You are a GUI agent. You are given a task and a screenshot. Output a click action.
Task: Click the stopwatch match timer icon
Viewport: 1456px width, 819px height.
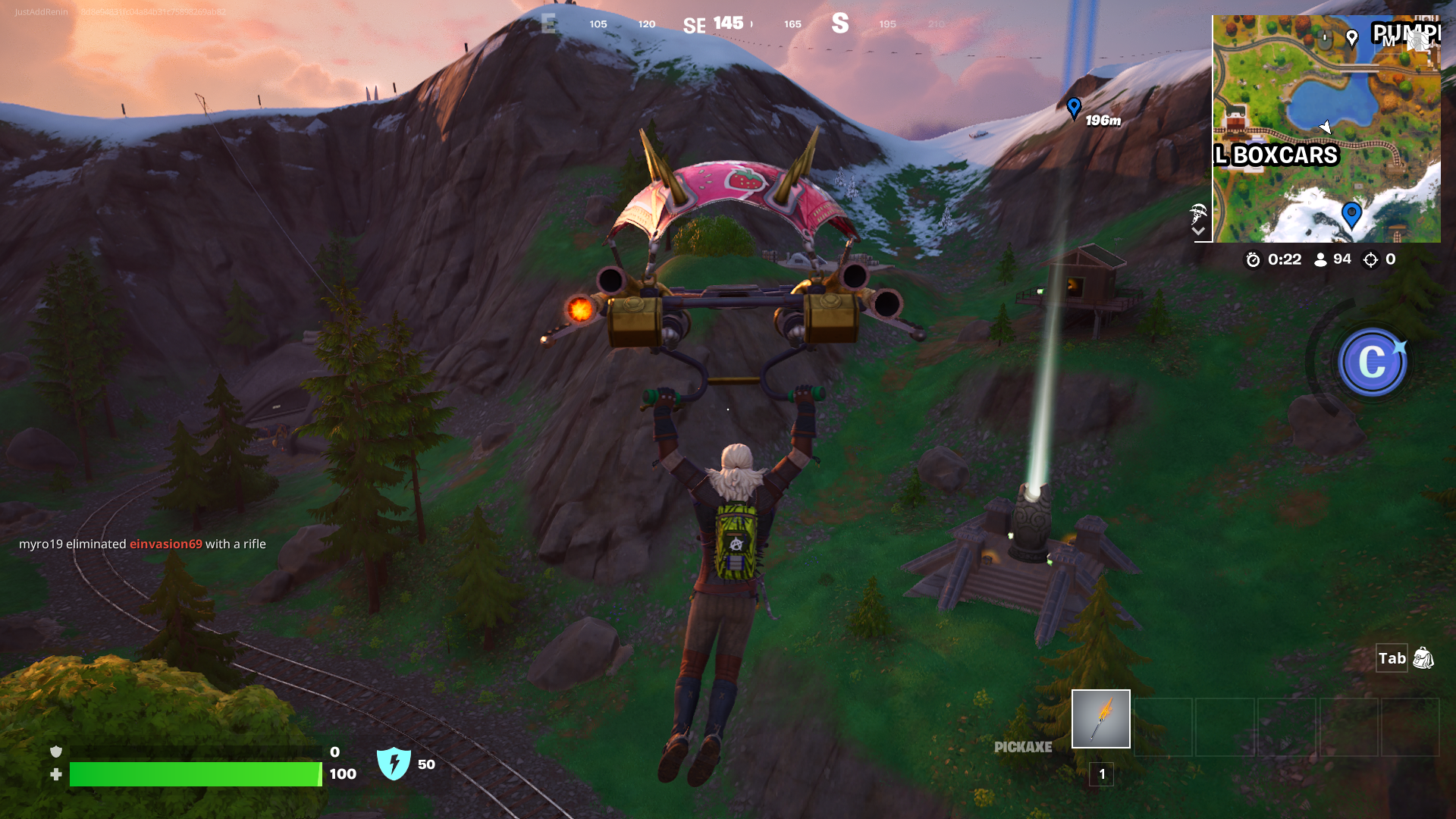pyautogui.click(x=1253, y=259)
